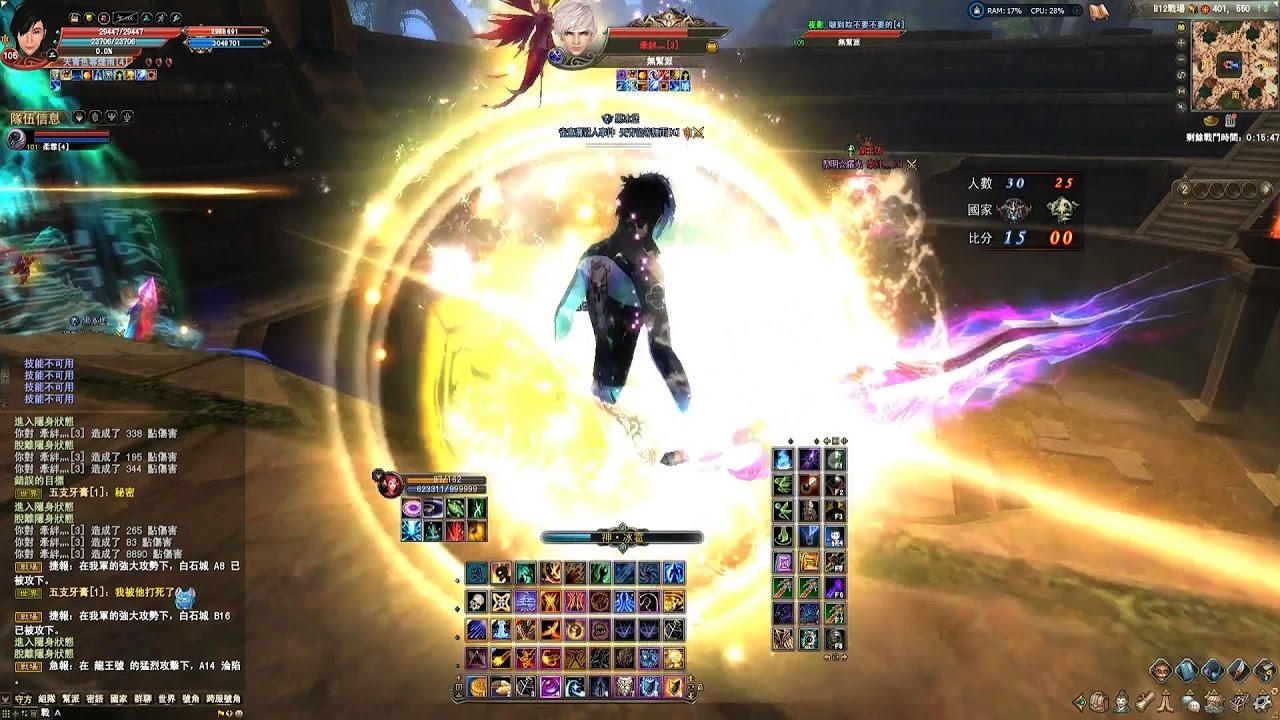The width and height of the screenshot is (1280, 720).
Task: Open the scroll icon beside the RAM readout
Action: (1098, 11)
